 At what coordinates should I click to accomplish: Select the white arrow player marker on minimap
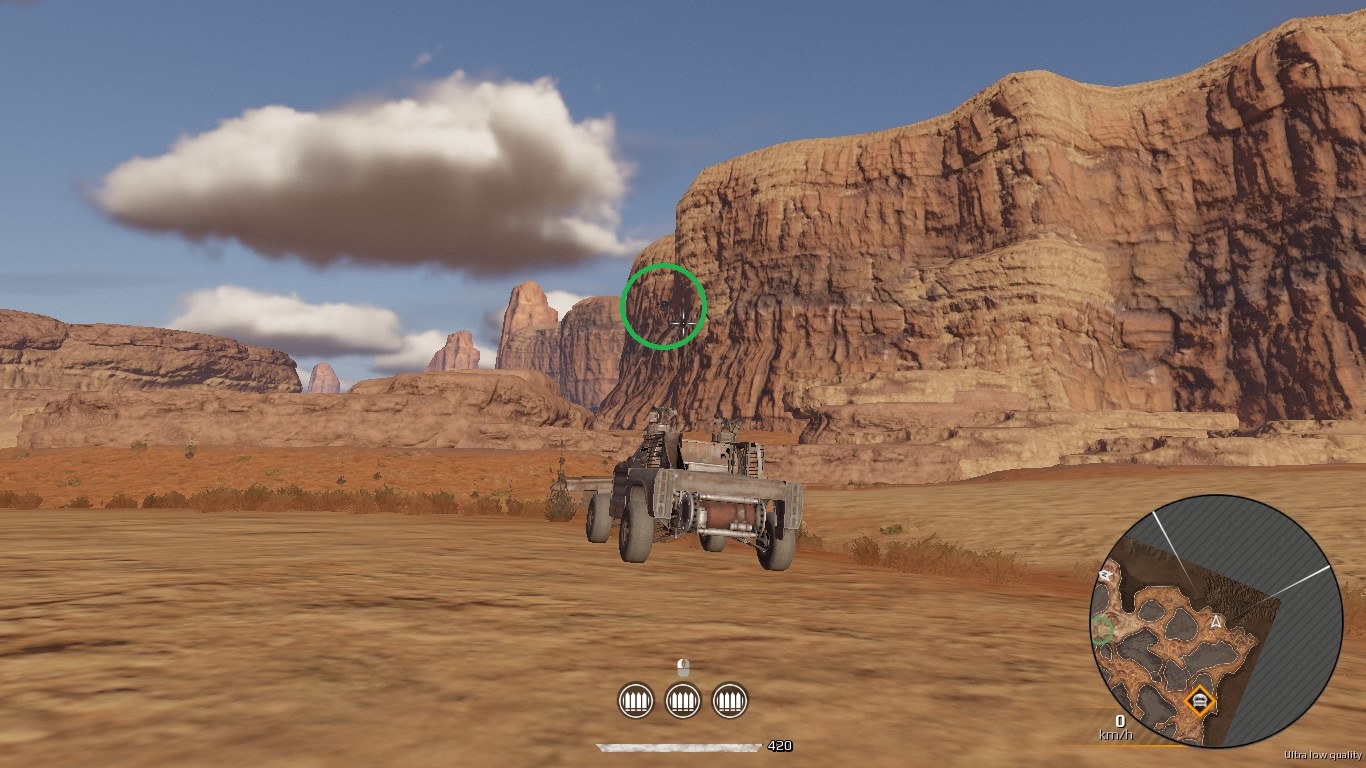coord(1216,622)
